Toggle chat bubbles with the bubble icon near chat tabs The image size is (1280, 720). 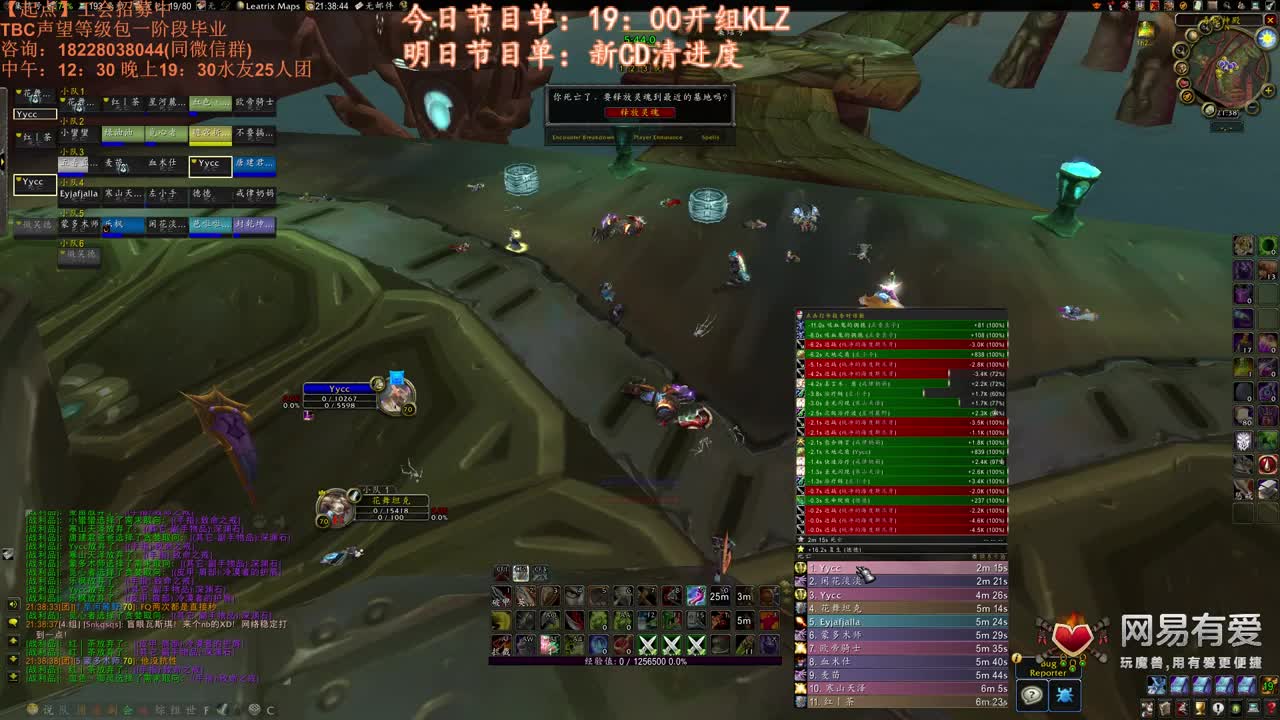pos(13,622)
